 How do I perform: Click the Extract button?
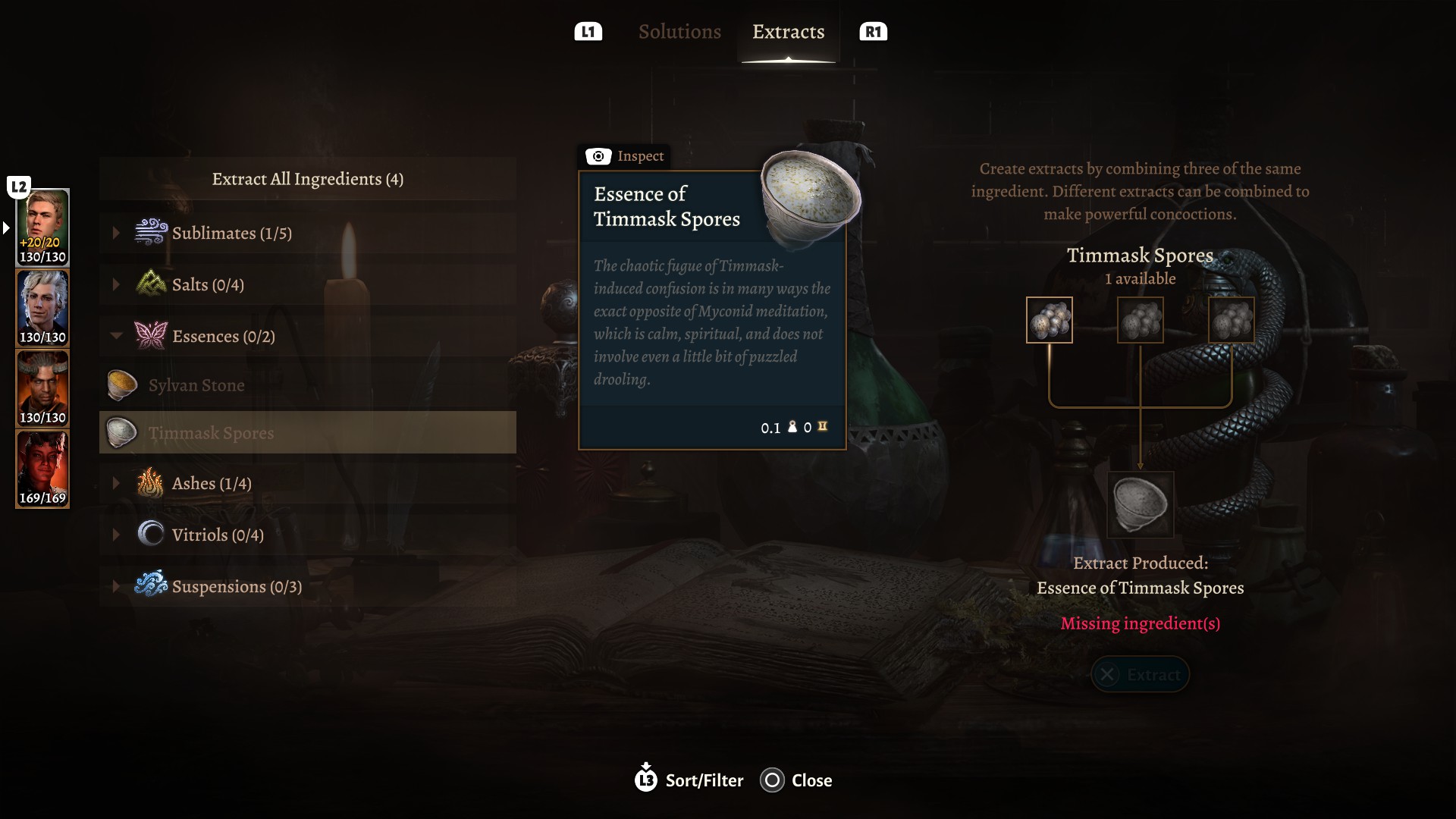(x=1140, y=674)
